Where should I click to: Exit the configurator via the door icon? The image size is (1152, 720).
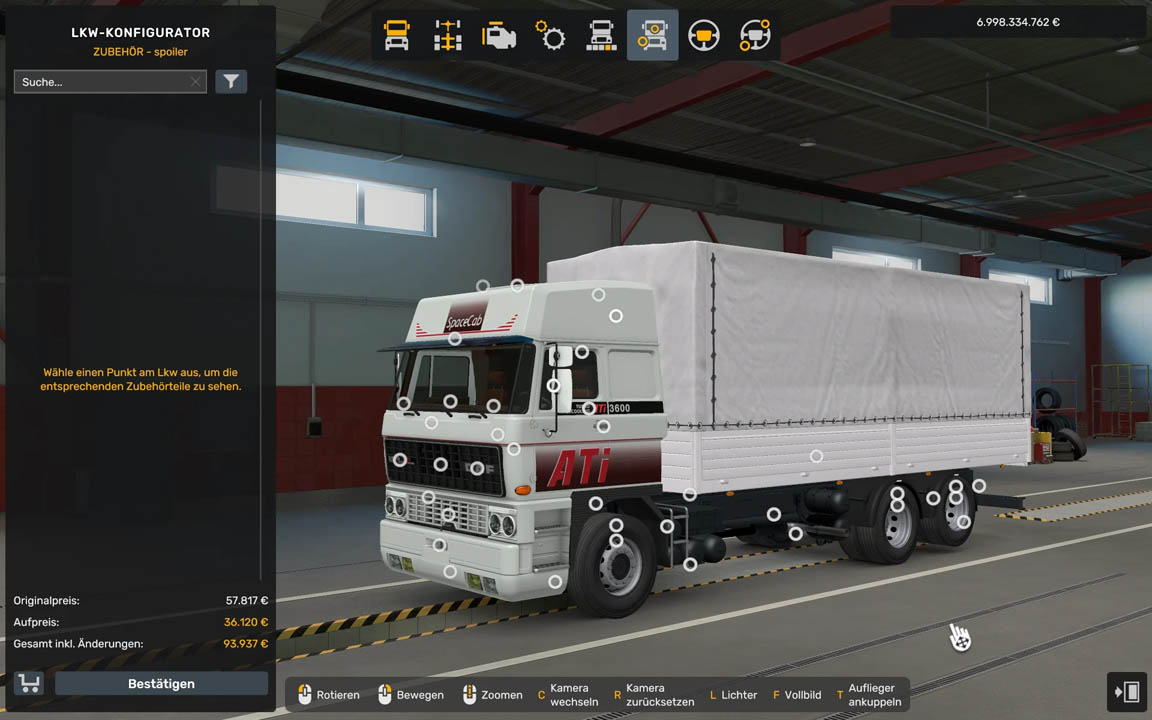pos(1127,692)
